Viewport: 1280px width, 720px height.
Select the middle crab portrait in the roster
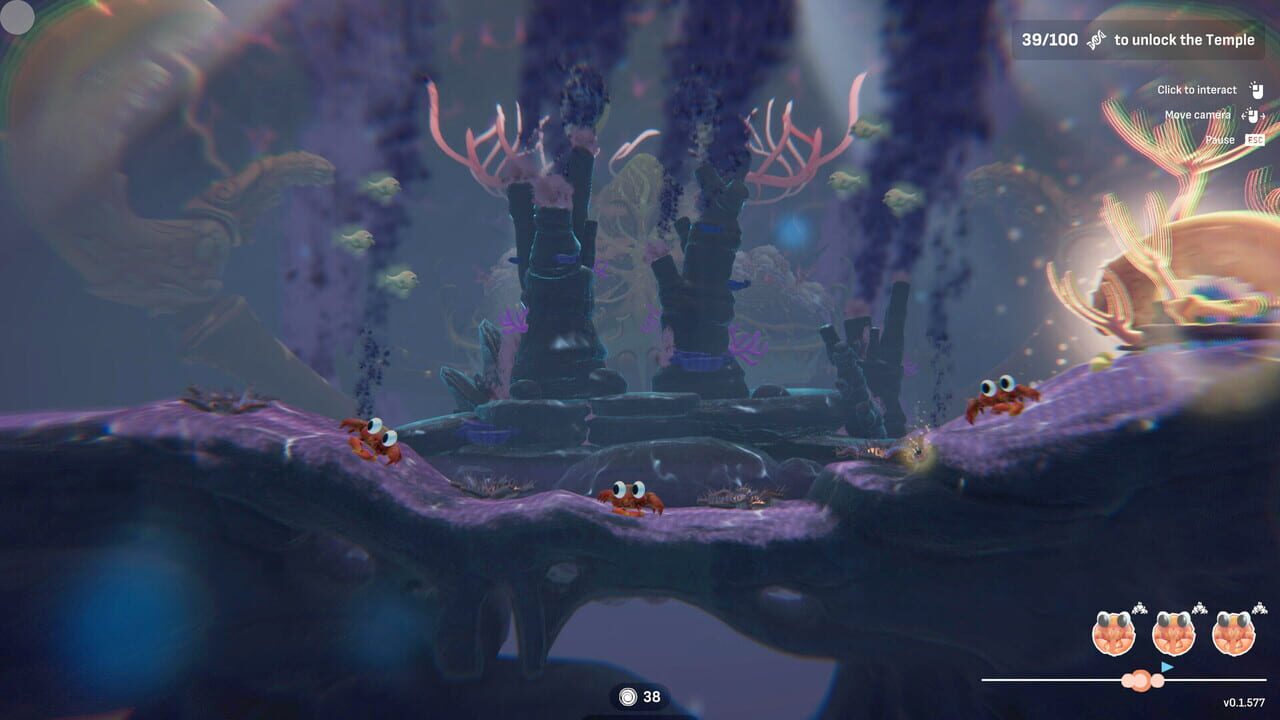coord(1174,633)
